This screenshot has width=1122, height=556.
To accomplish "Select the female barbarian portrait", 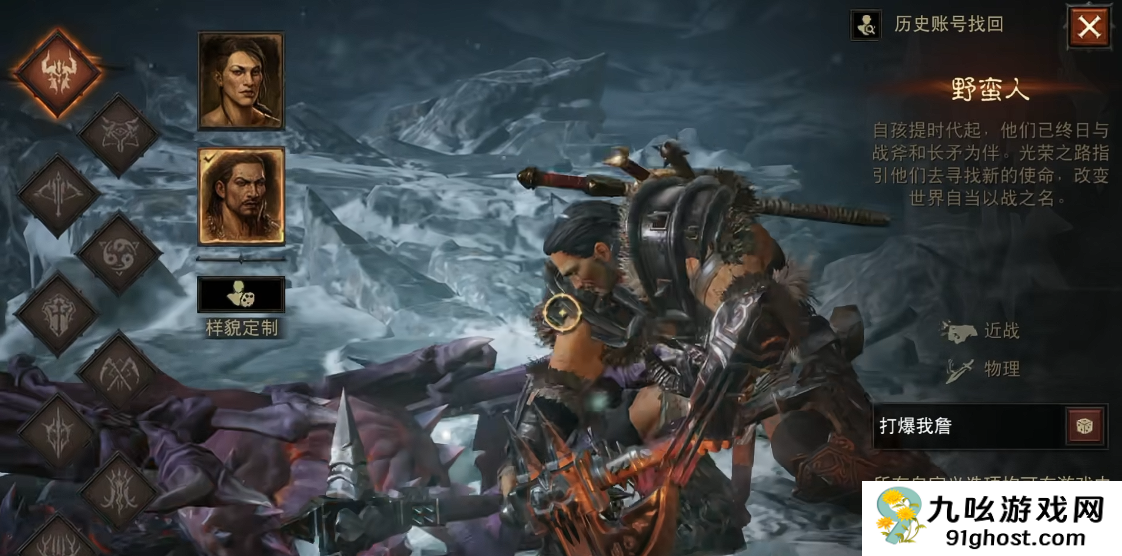I will click(241, 81).
